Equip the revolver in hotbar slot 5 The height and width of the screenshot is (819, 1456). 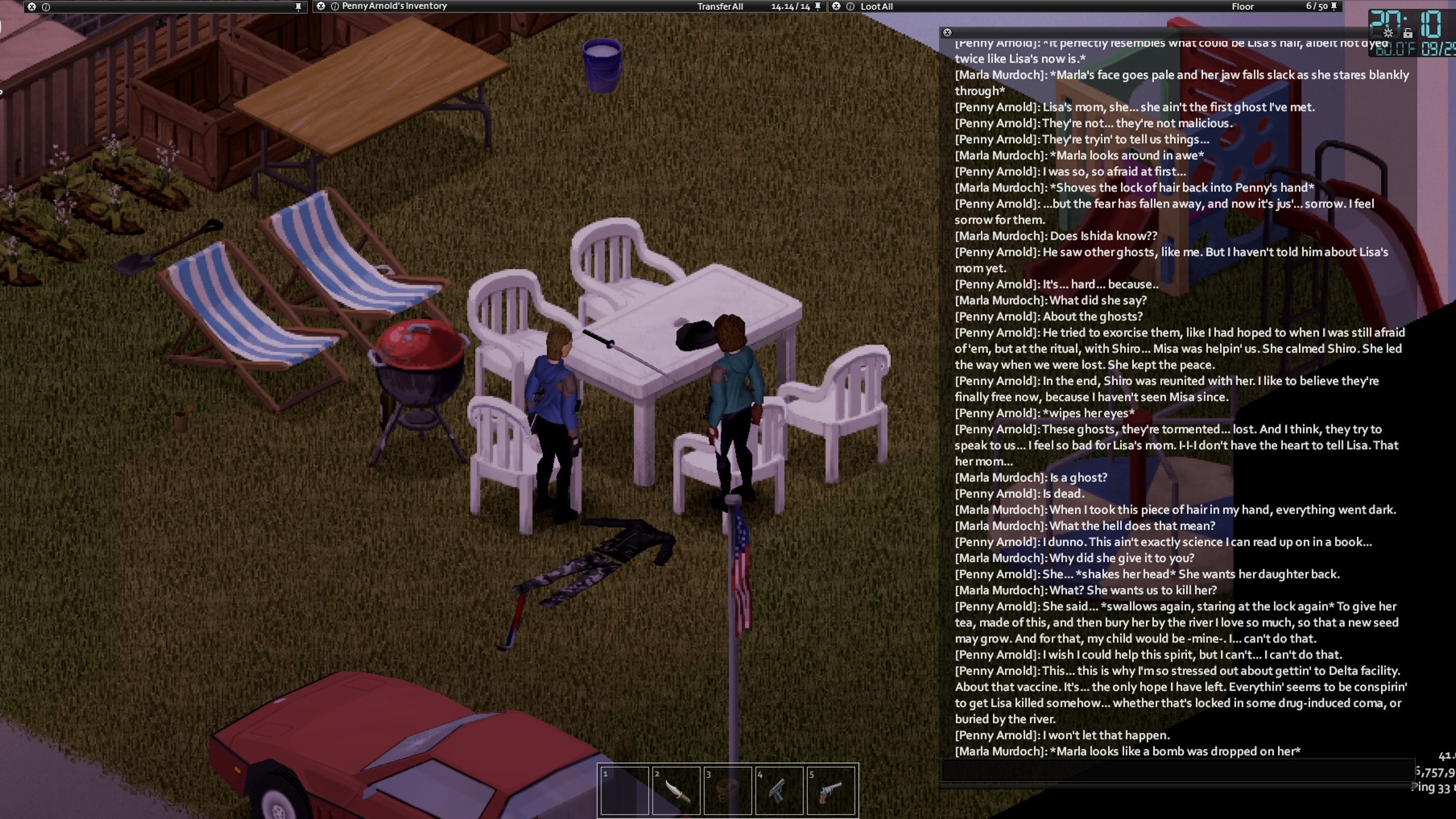tap(830, 790)
